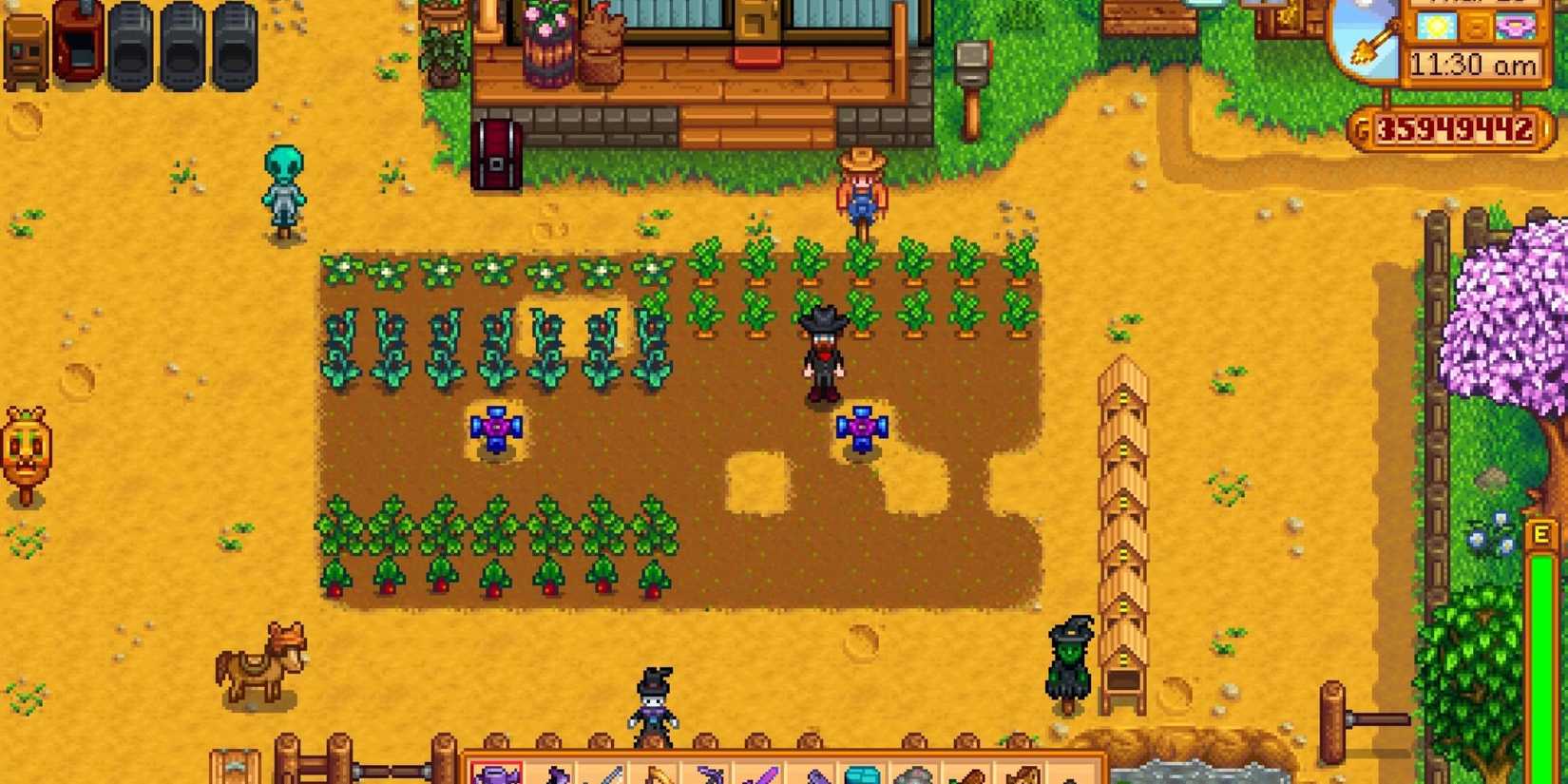Click the flower season icon beside the clock
The width and height of the screenshot is (1568, 784).
point(1516,27)
